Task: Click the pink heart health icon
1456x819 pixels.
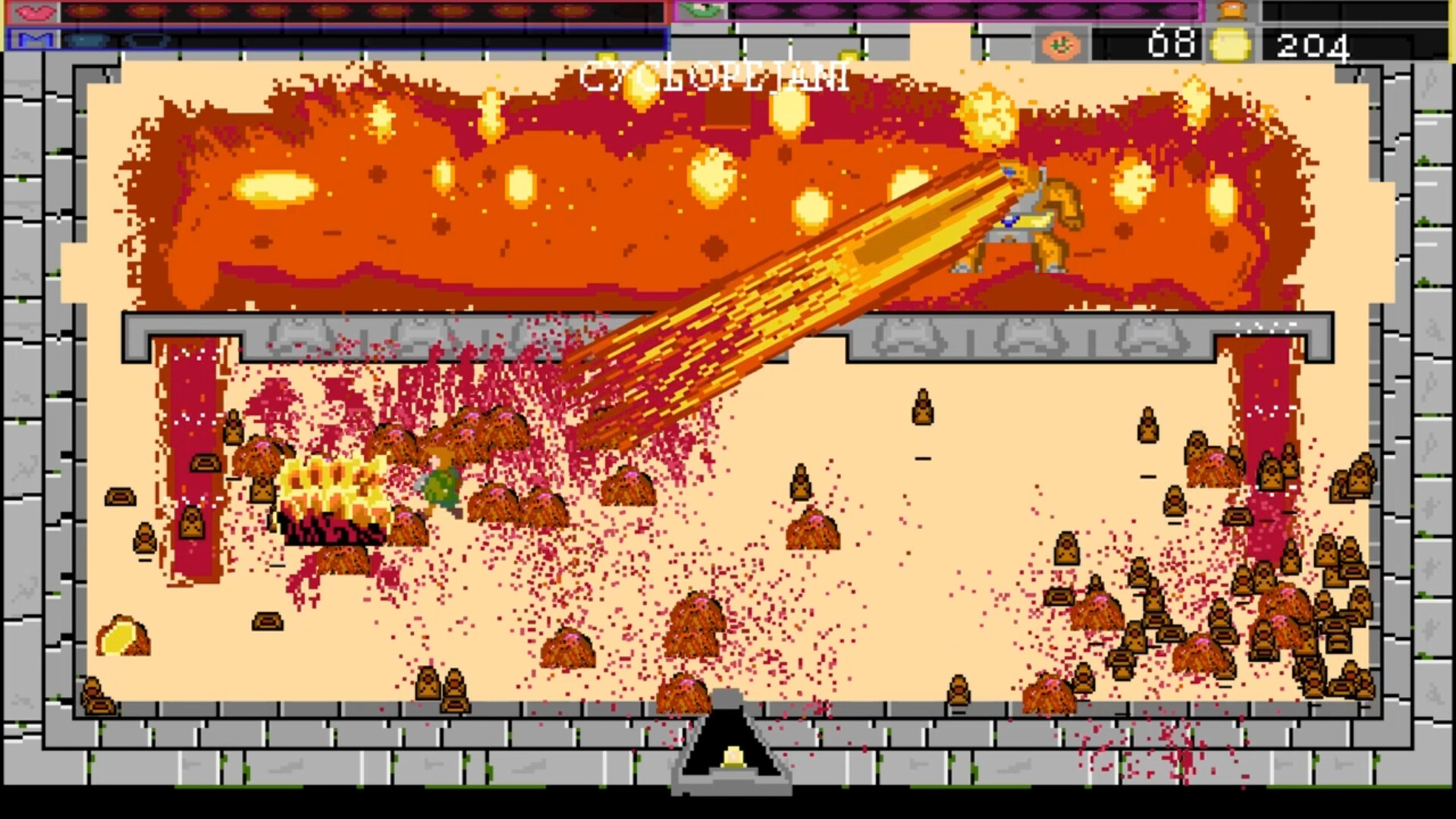Action: coord(34,11)
